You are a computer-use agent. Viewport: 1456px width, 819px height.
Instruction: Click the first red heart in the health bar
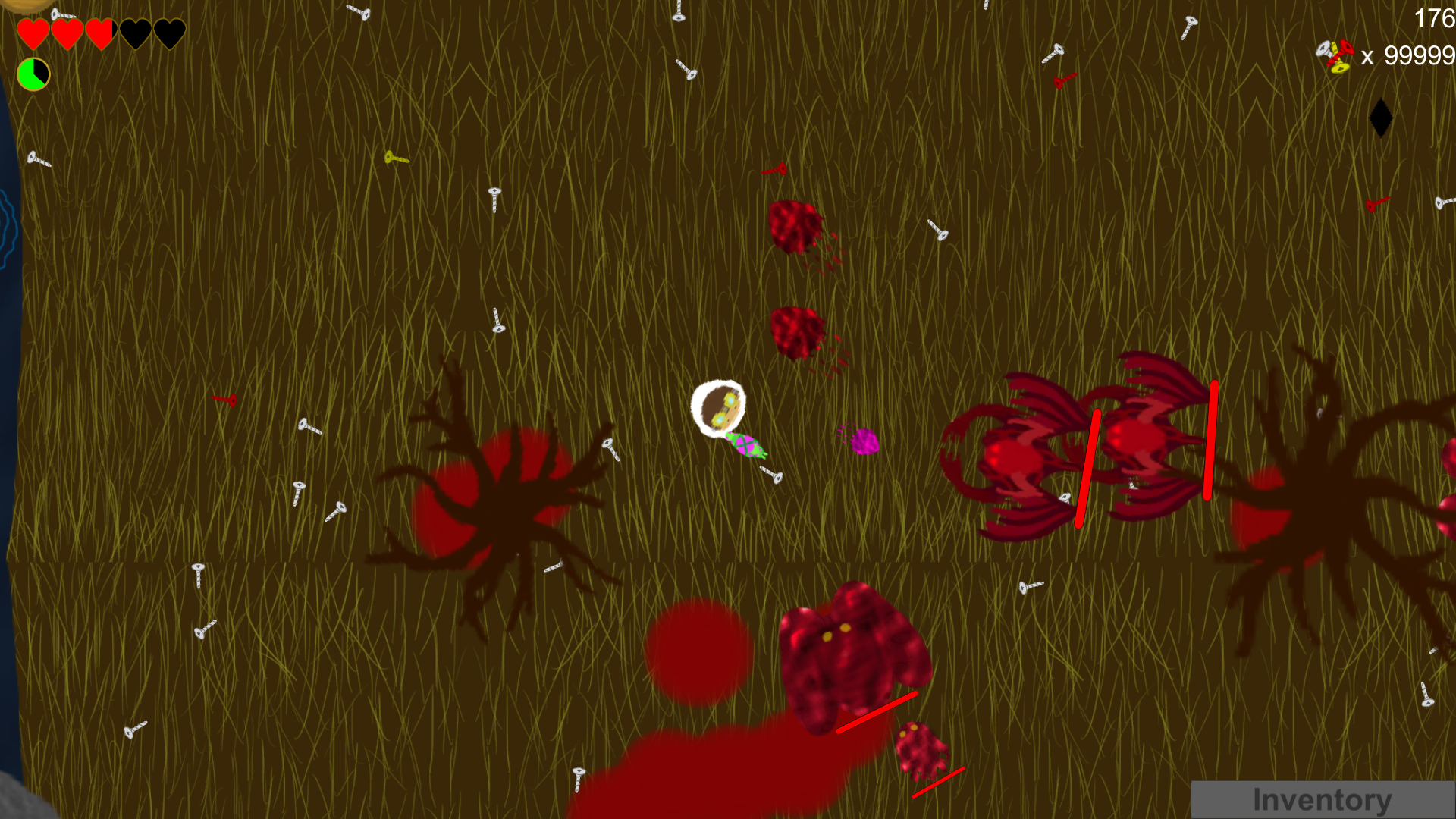point(33,32)
